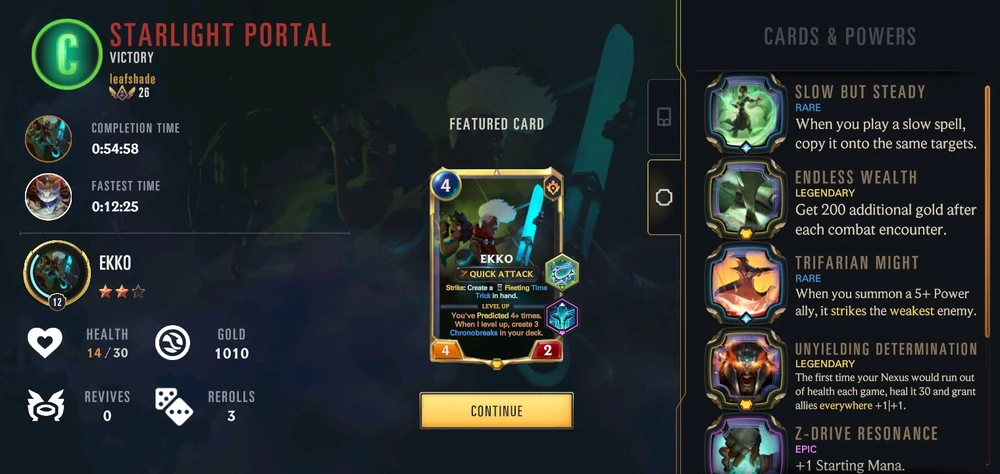Click Ekko's champion portrait
Screen dimensions: 1000x474
[x=48, y=272]
